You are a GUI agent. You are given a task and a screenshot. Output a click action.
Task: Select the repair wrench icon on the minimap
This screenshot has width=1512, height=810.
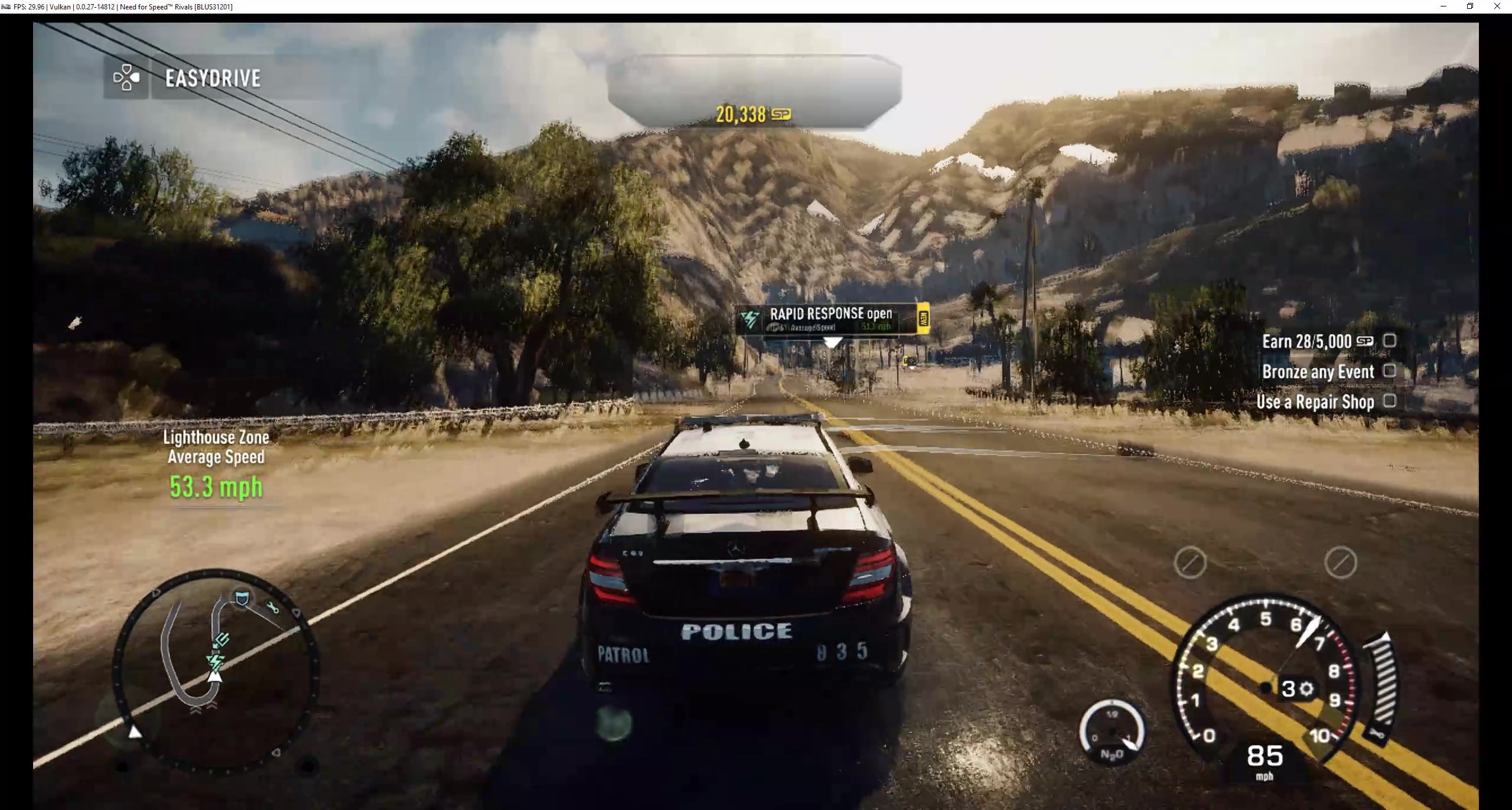point(273,607)
